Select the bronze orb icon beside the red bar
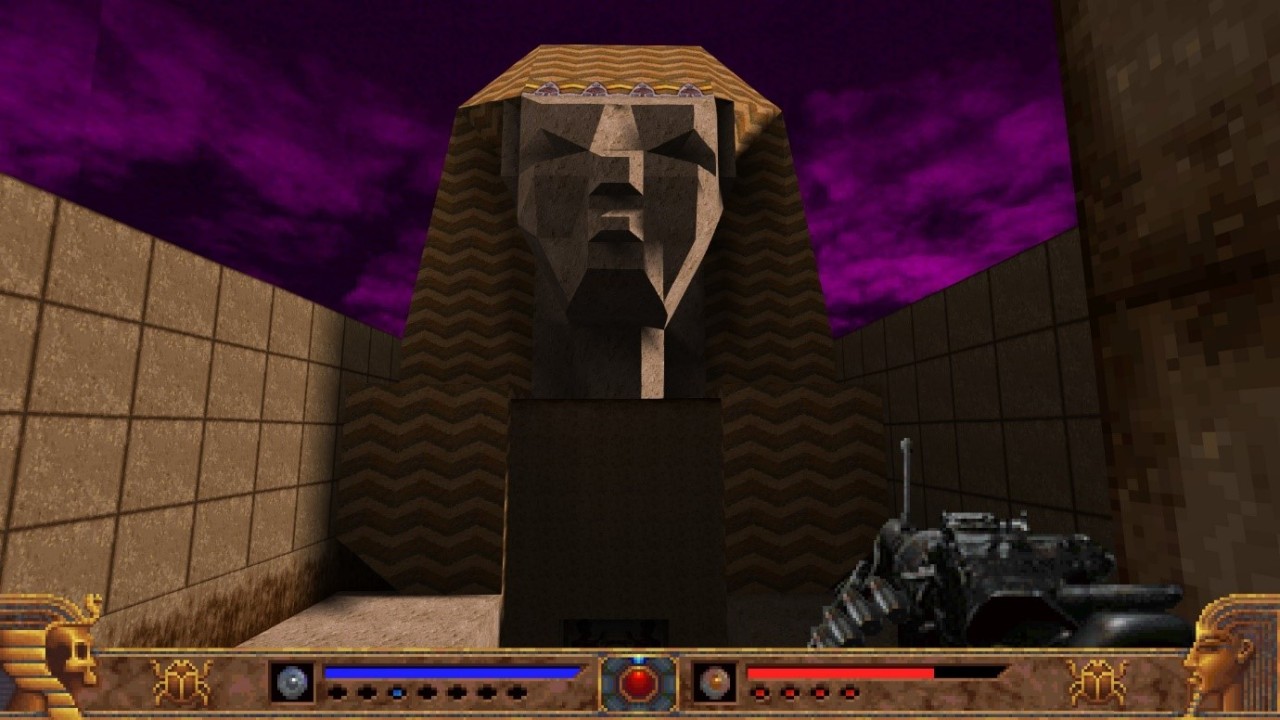This screenshot has height=720, width=1280. (x=715, y=682)
